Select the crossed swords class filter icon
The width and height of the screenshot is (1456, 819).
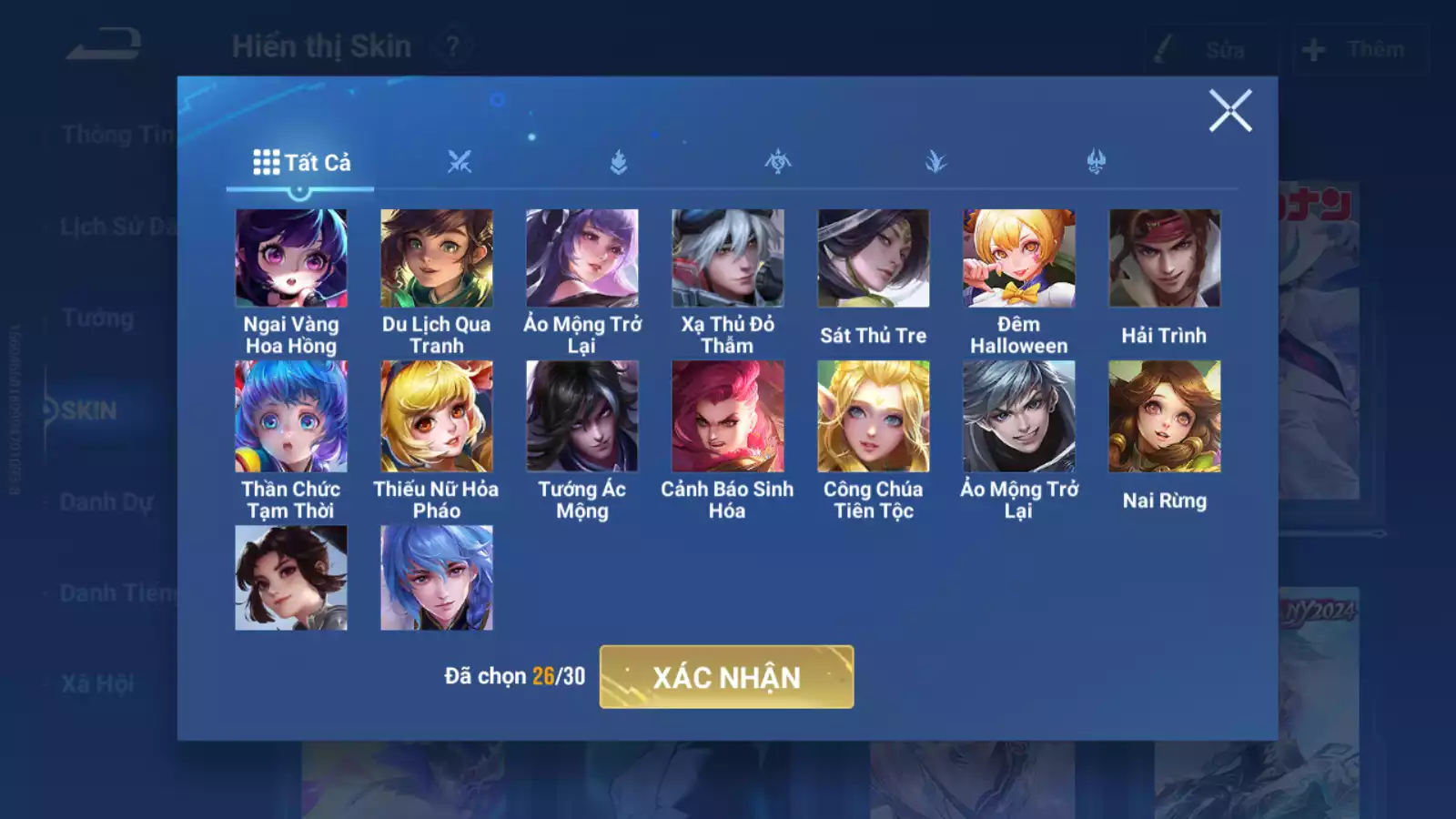tap(460, 159)
